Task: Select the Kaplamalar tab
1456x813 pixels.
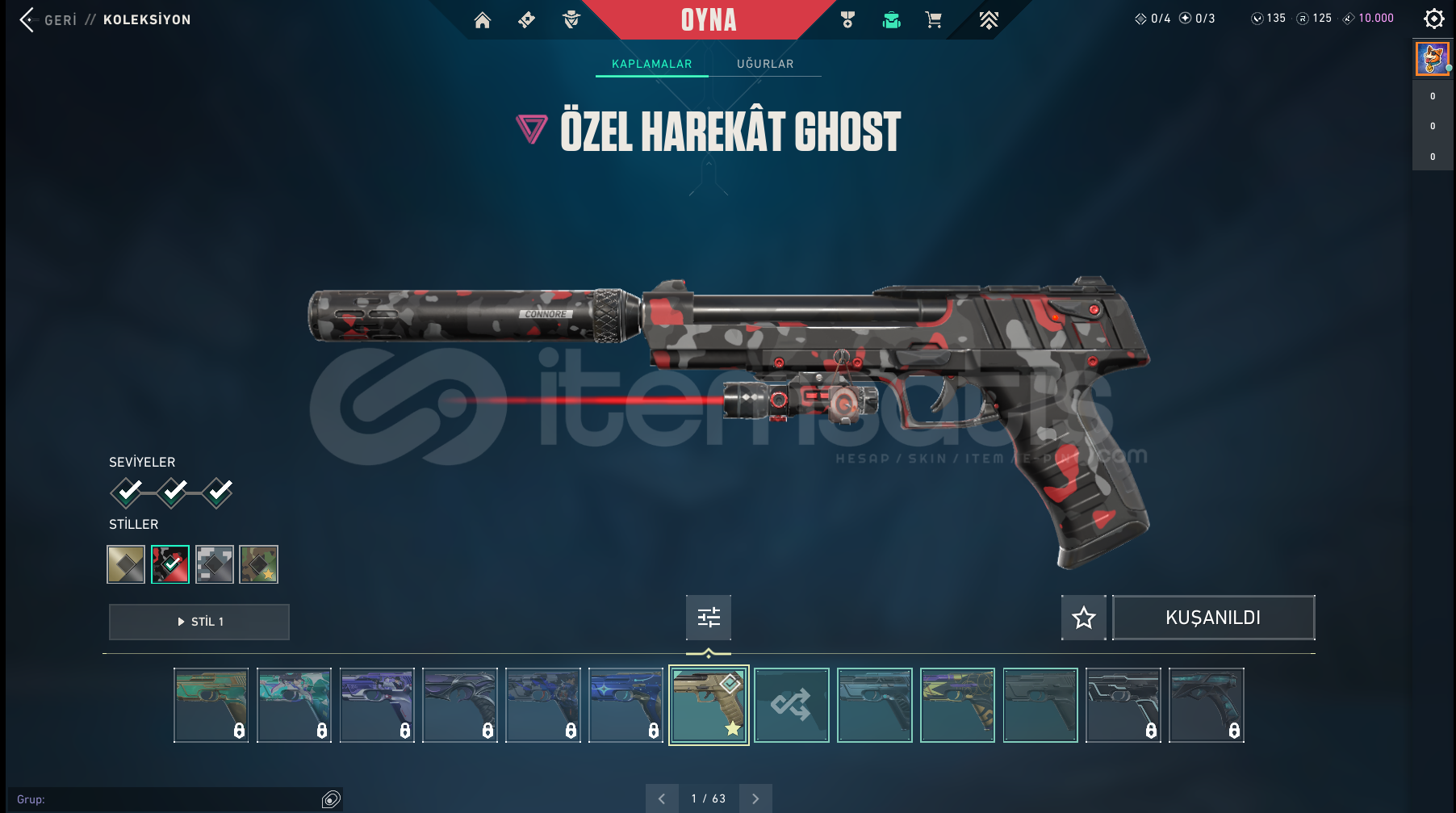Action: click(651, 64)
